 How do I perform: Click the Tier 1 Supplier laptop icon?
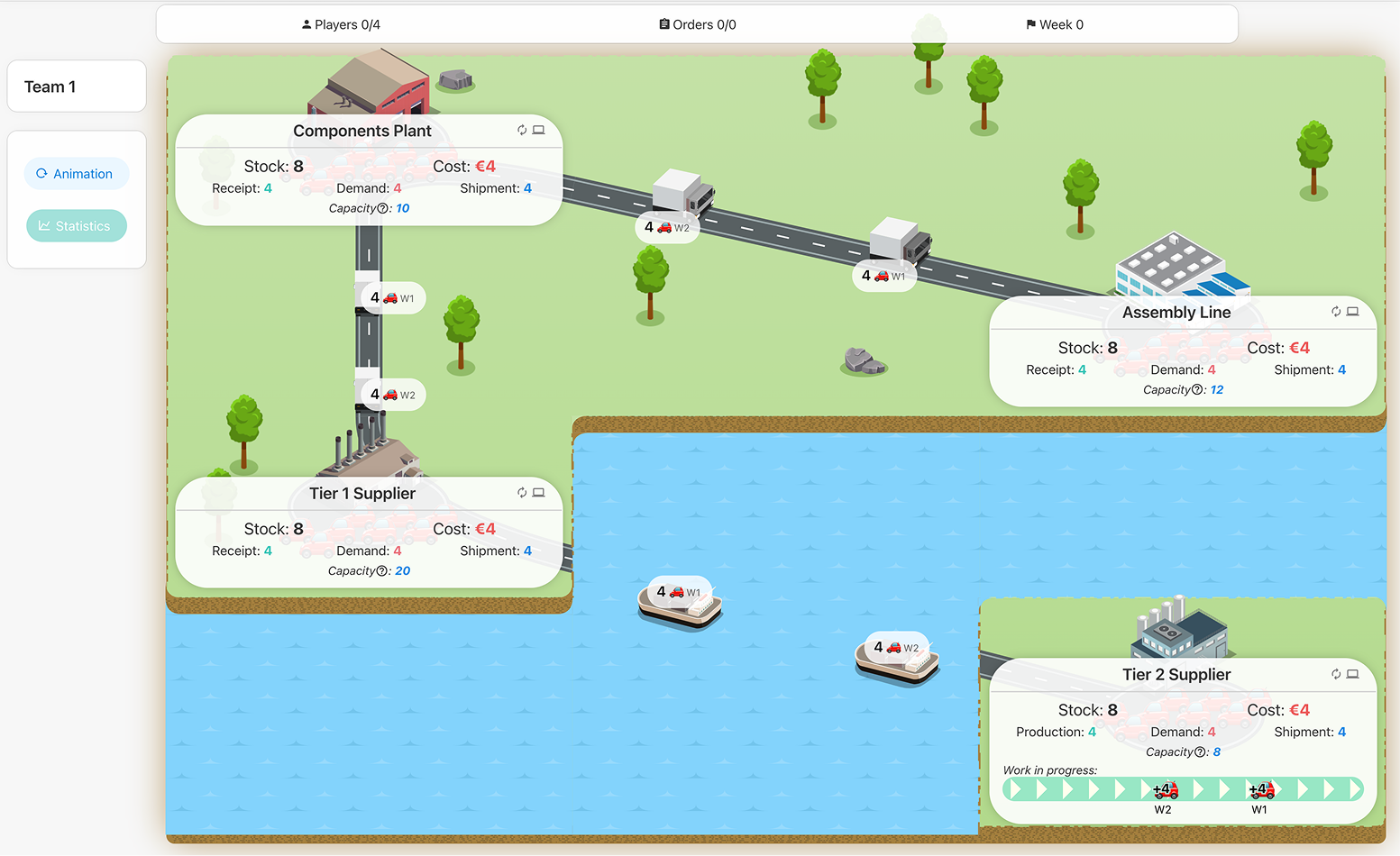coord(538,493)
